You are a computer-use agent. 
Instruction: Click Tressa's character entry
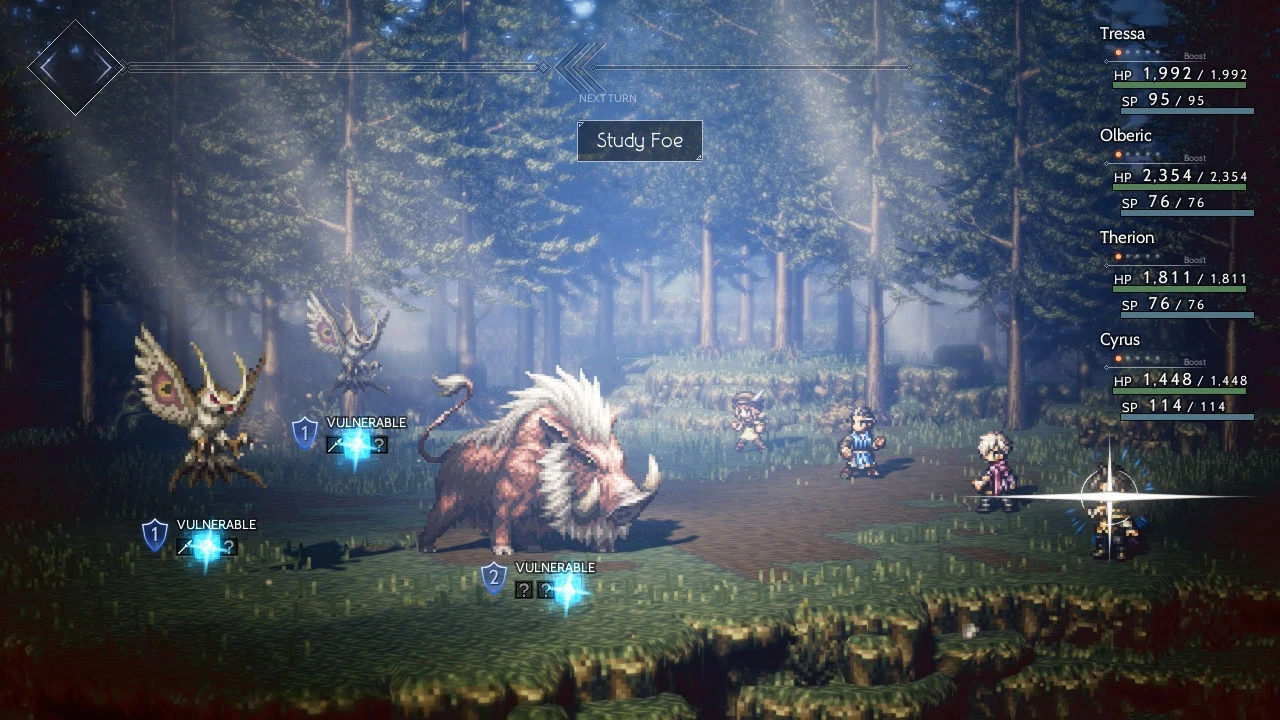[x=1121, y=33]
